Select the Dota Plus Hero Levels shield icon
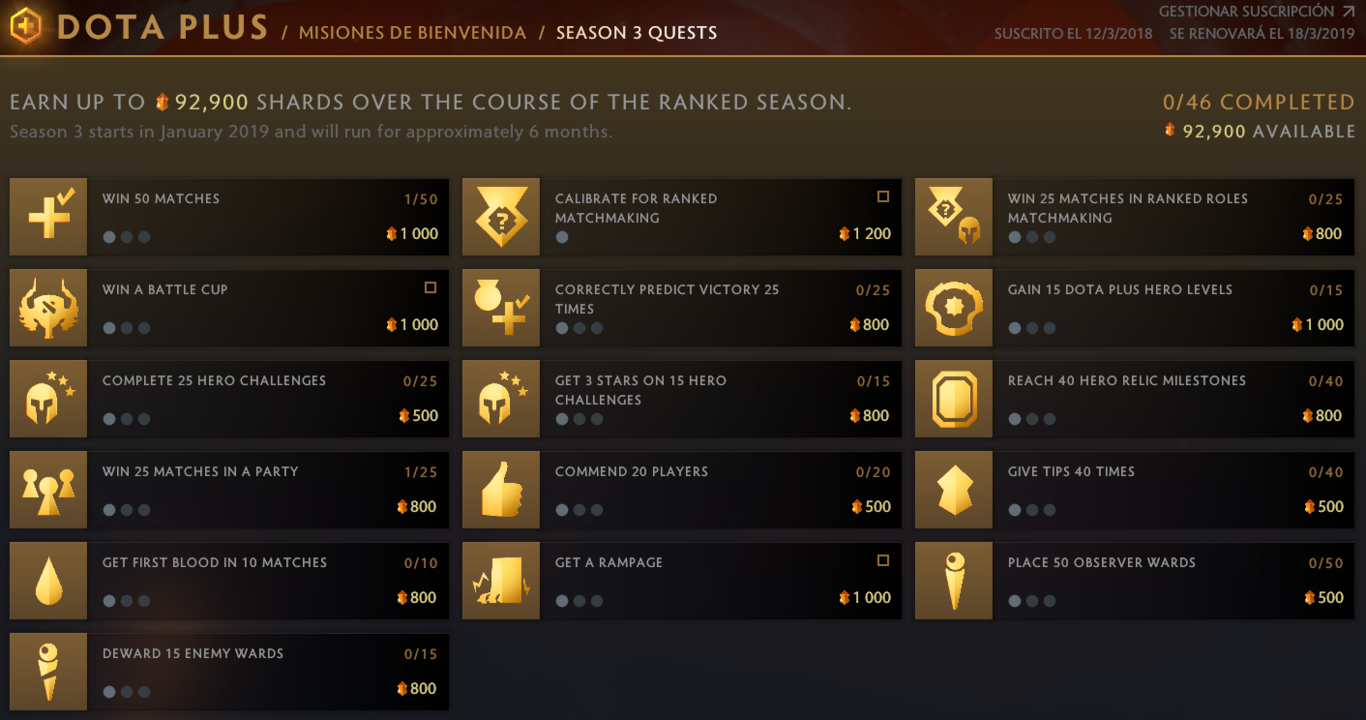The width and height of the screenshot is (1366, 720). [x=953, y=307]
